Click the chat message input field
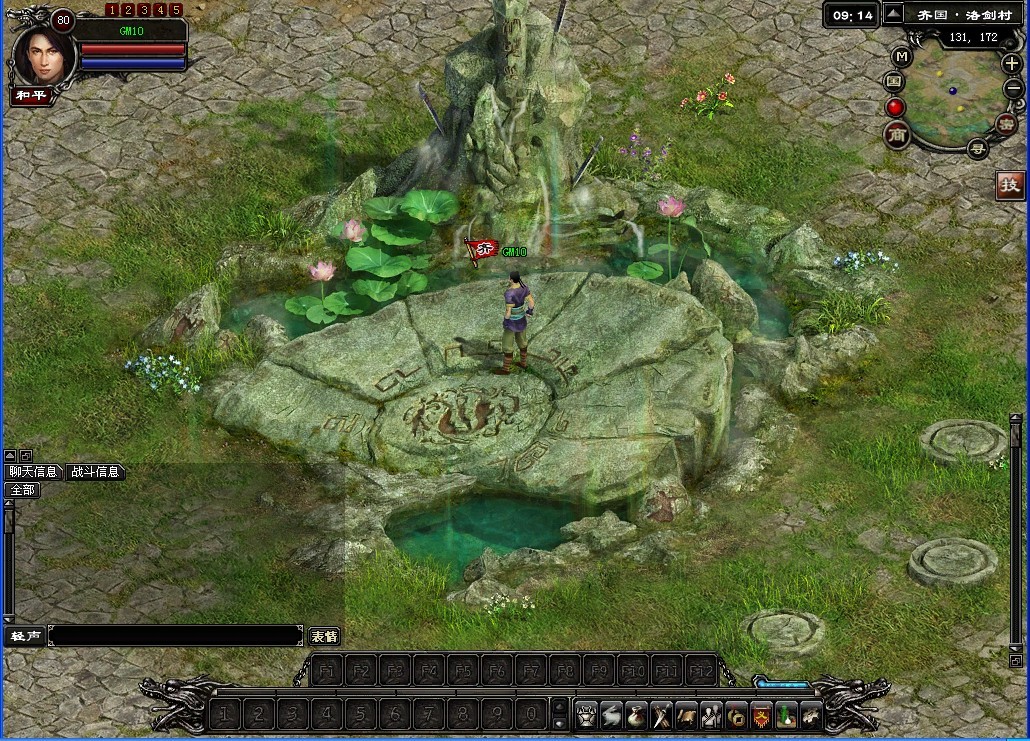 coord(175,636)
